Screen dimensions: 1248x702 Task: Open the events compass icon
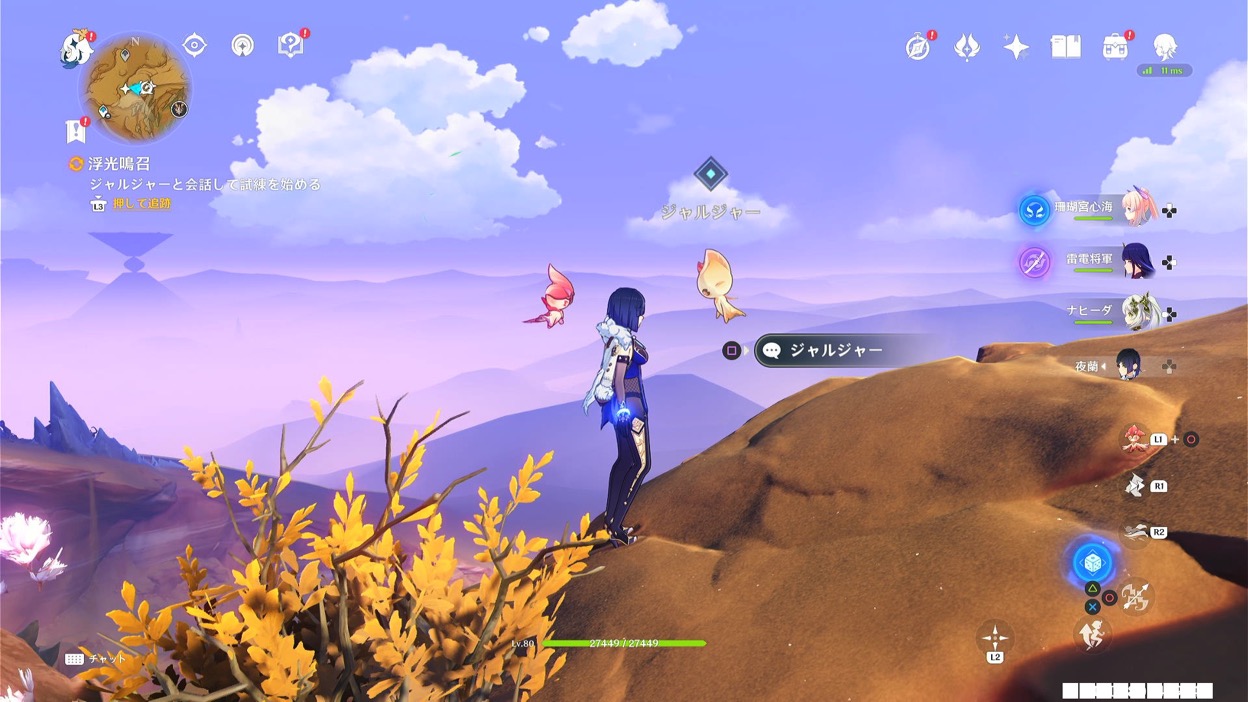[917, 47]
